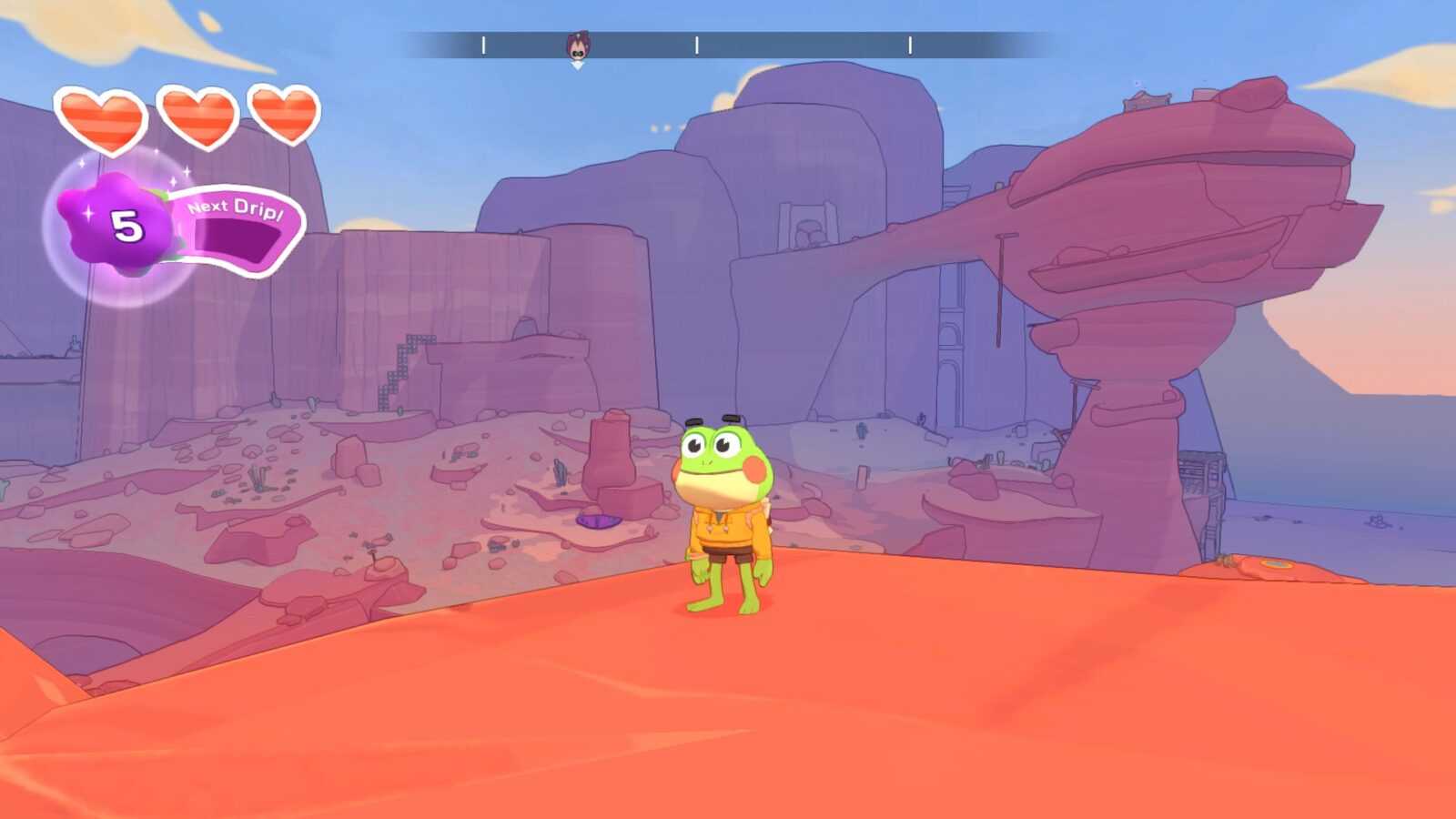Click the character marker on the compass bar
The height and width of the screenshot is (819, 1456).
[578, 46]
